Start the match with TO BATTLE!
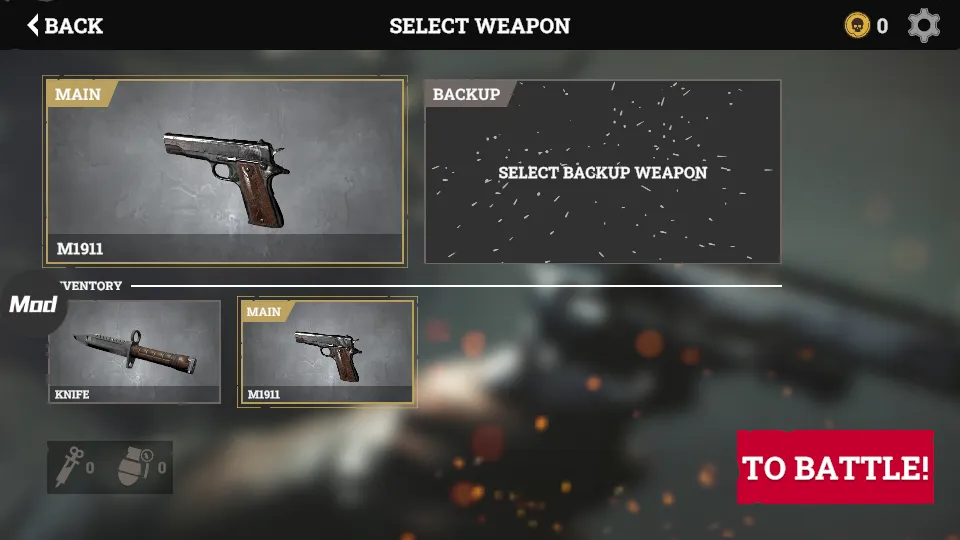Image resolution: width=960 pixels, height=540 pixels. point(835,467)
